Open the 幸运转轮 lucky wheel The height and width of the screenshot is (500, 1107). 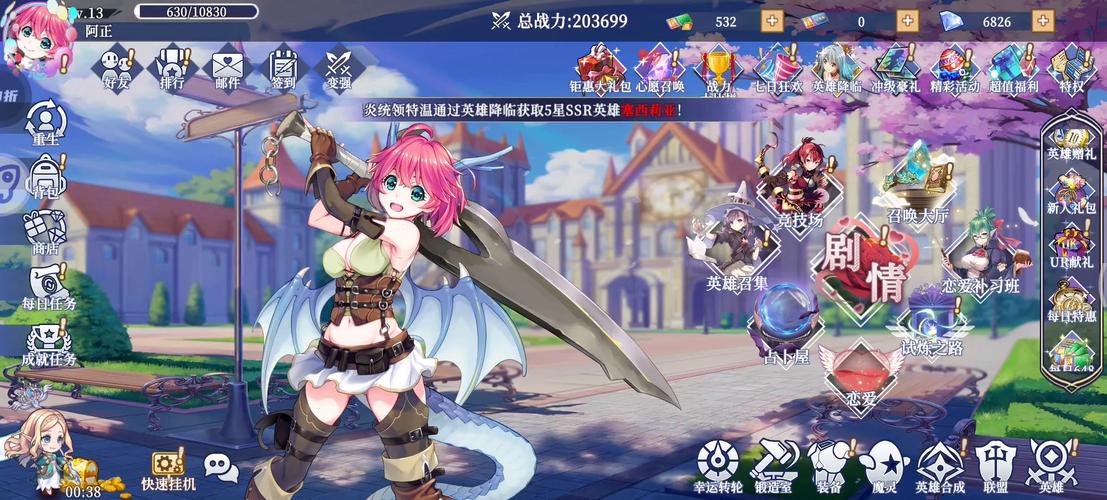(x=718, y=464)
